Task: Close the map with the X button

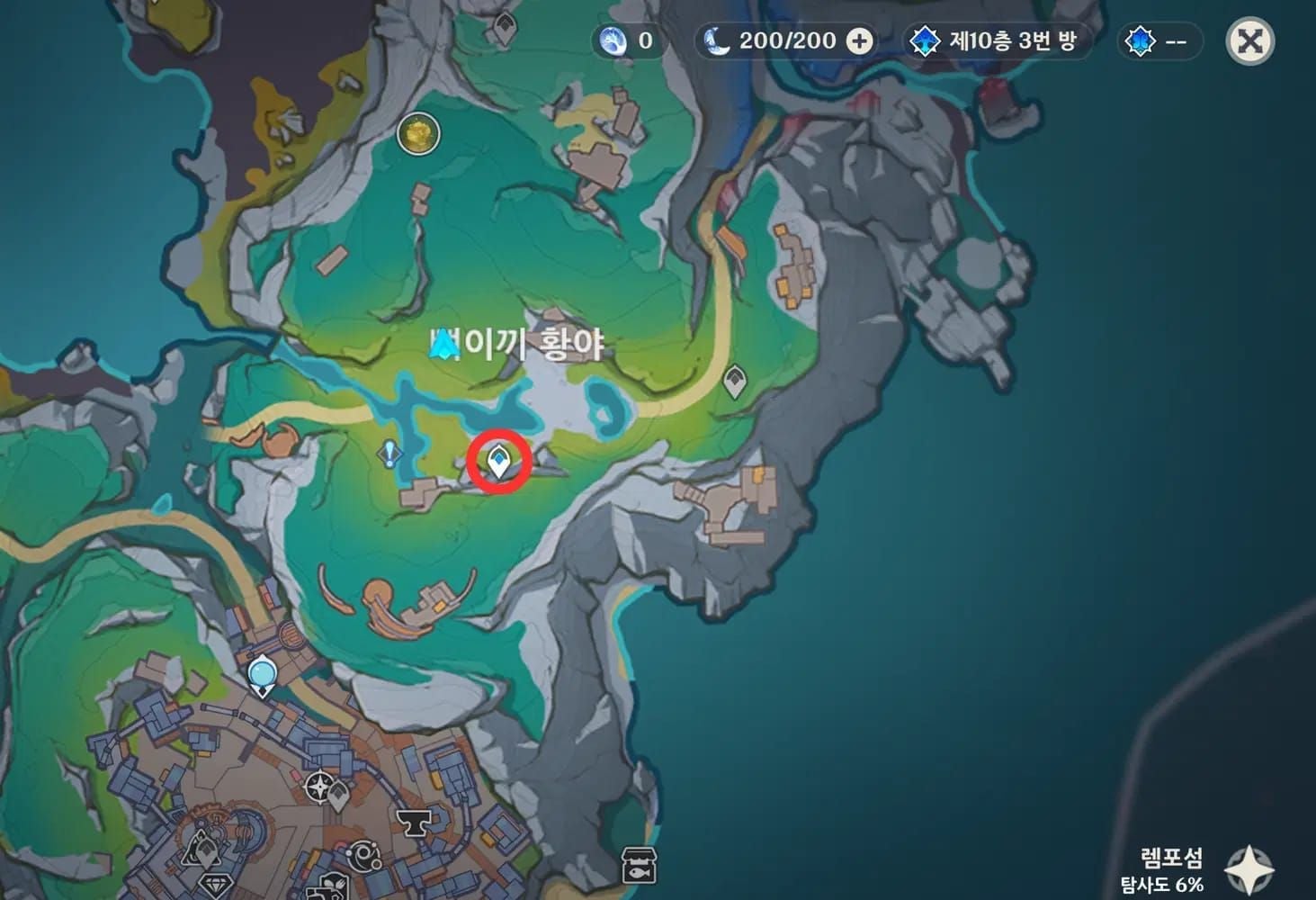Action: (1250, 41)
